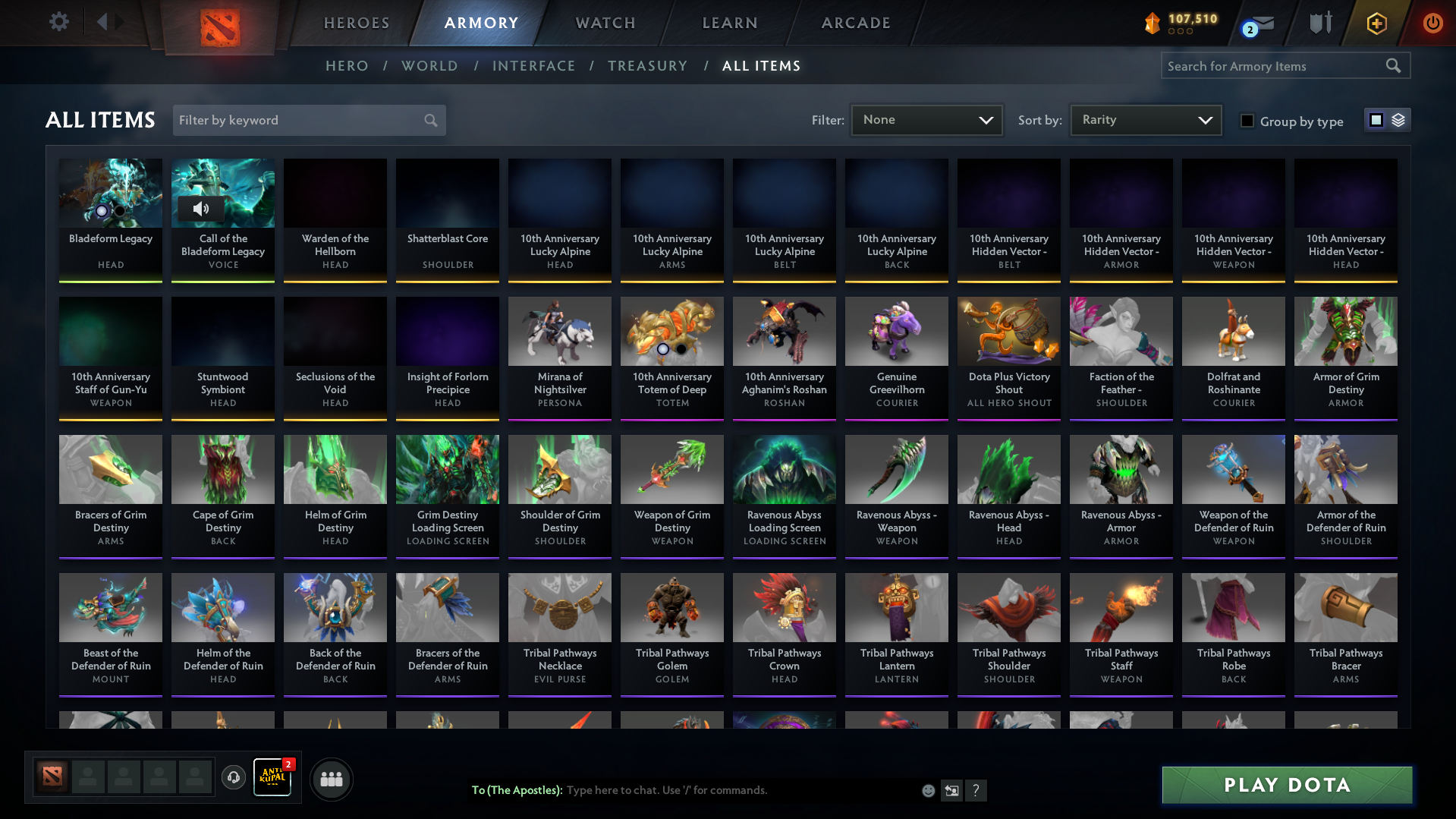
Task: Click the voice chat headset icon
Action: (234, 778)
